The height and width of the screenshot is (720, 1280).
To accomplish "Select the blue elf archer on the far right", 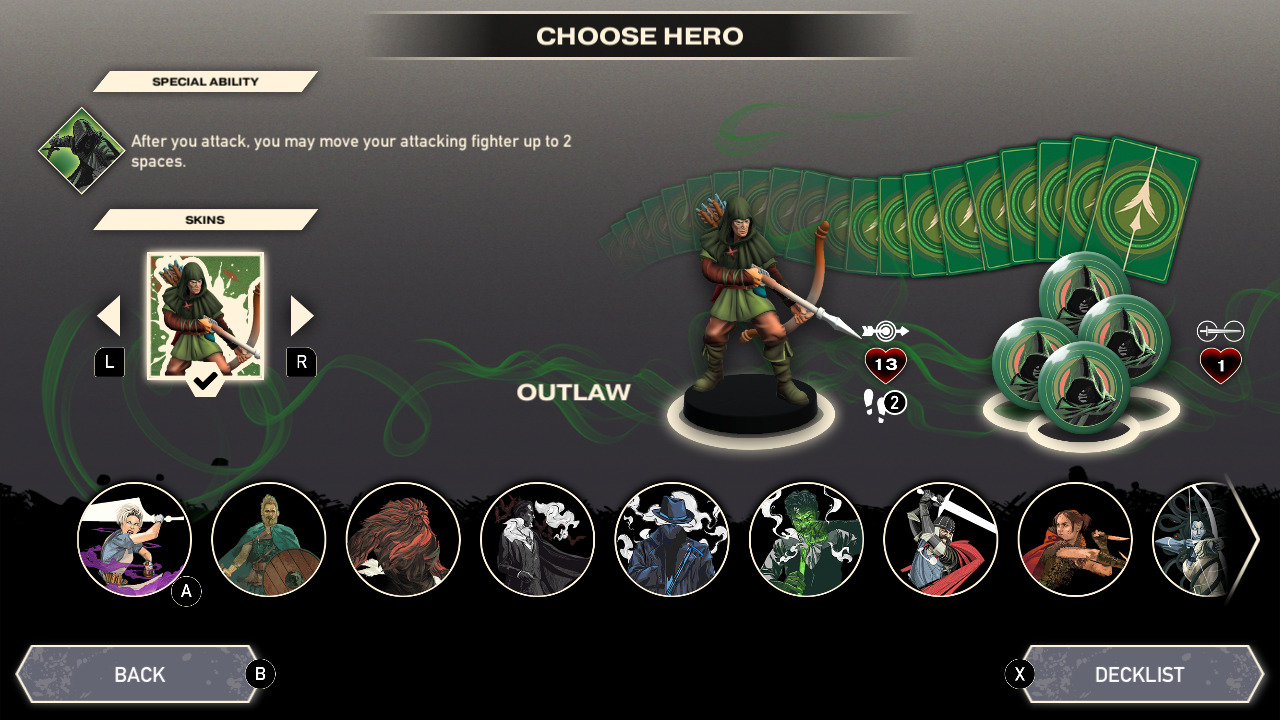I will point(1200,540).
